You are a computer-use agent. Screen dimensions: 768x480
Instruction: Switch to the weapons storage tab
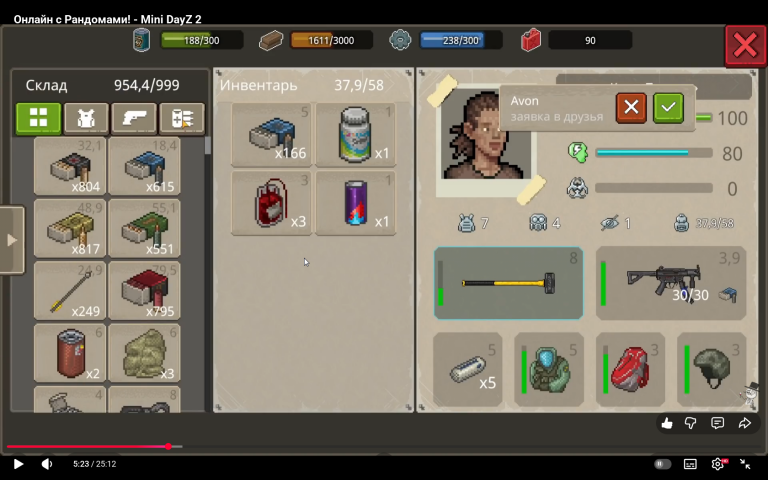[x=134, y=118]
